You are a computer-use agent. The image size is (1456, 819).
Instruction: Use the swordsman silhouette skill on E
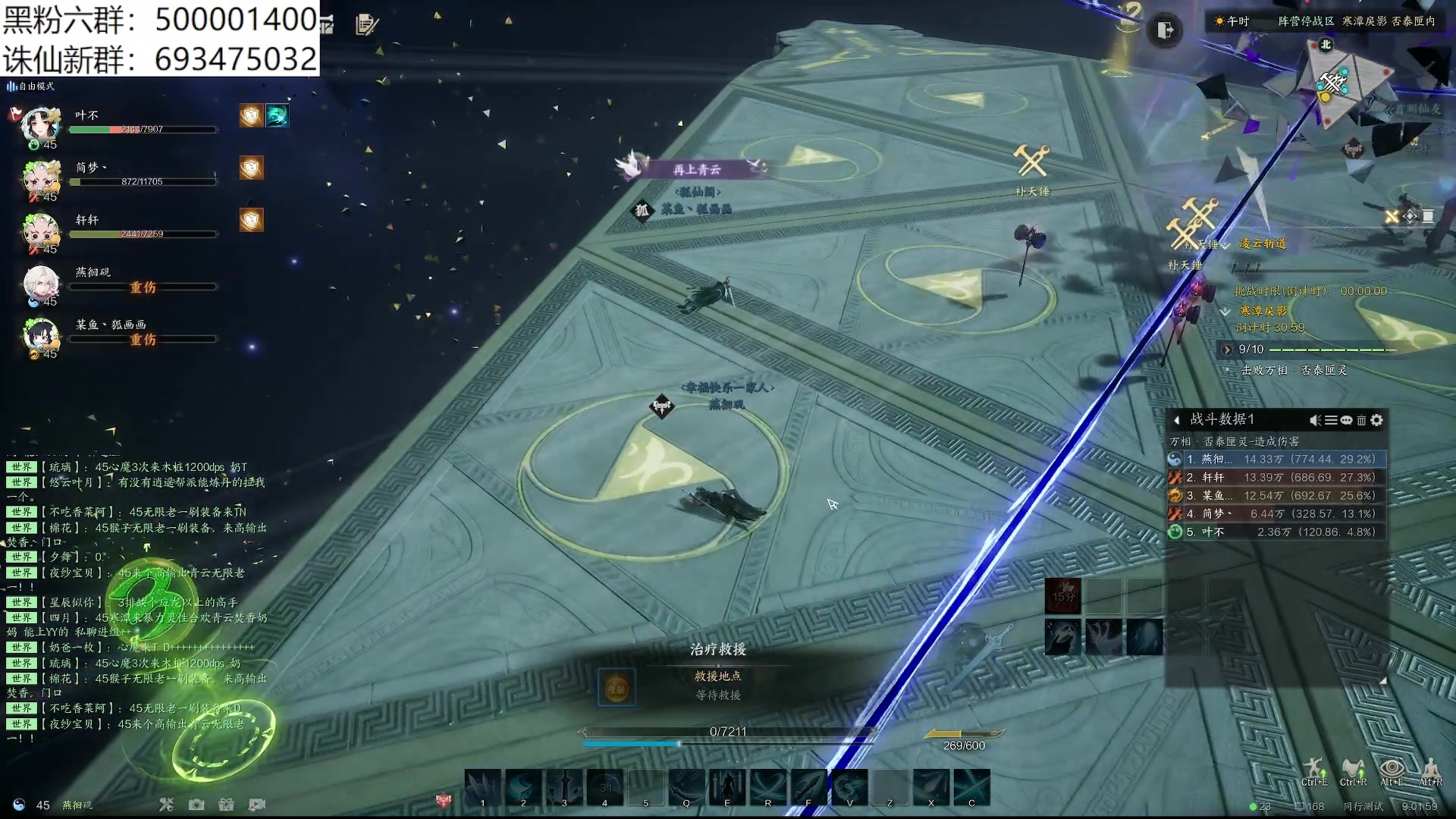tap(726, 786)
